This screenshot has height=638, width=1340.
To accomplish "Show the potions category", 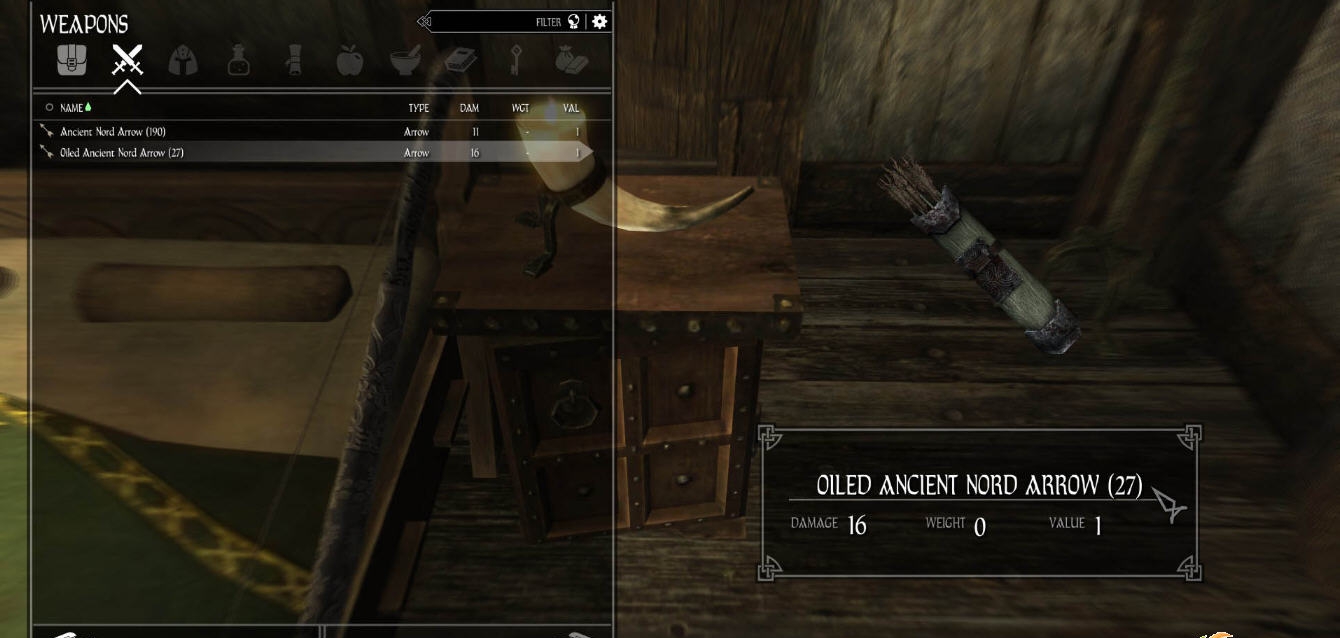I will (238, 61).
